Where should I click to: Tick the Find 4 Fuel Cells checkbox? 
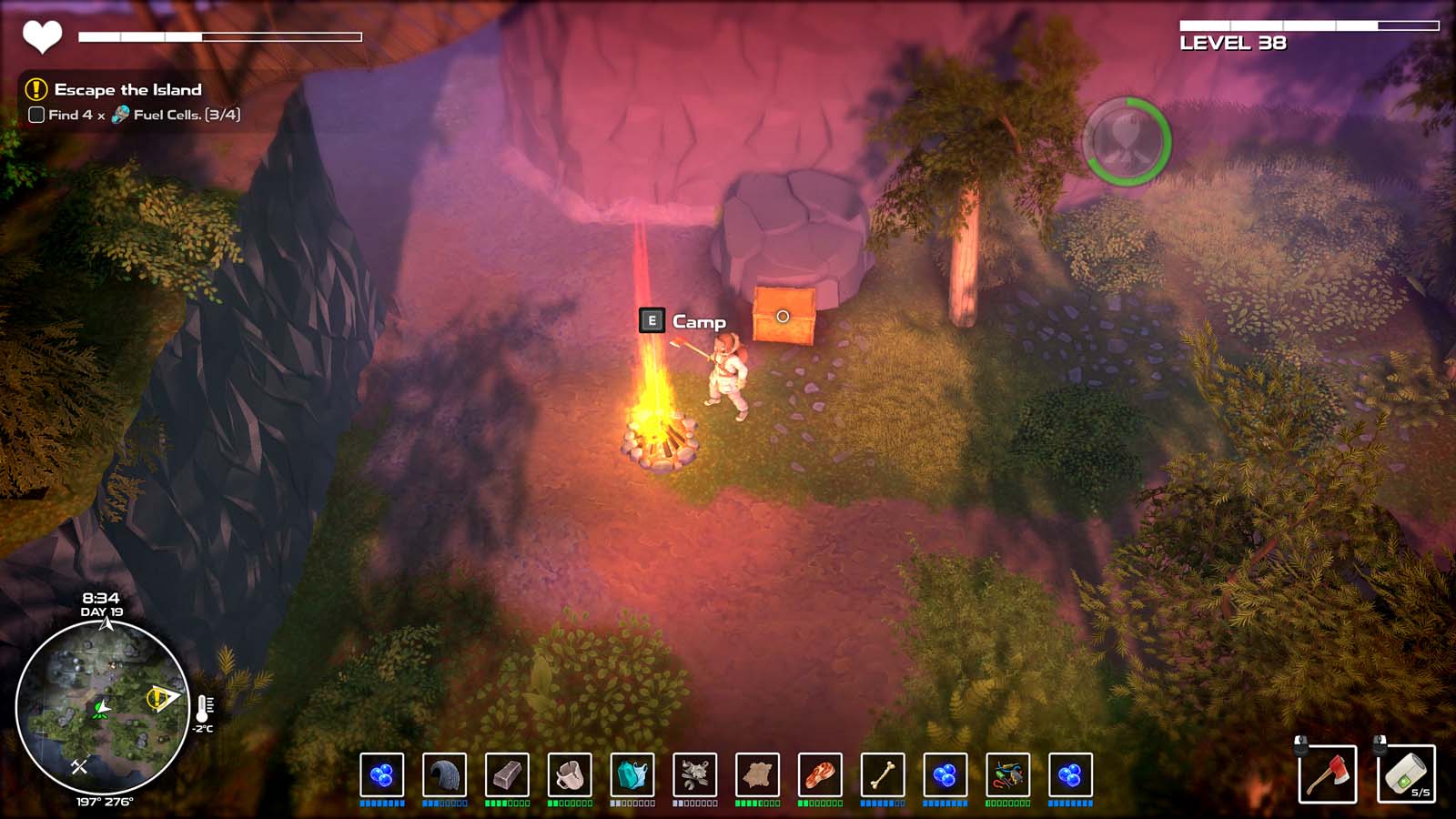coord(36,115)
